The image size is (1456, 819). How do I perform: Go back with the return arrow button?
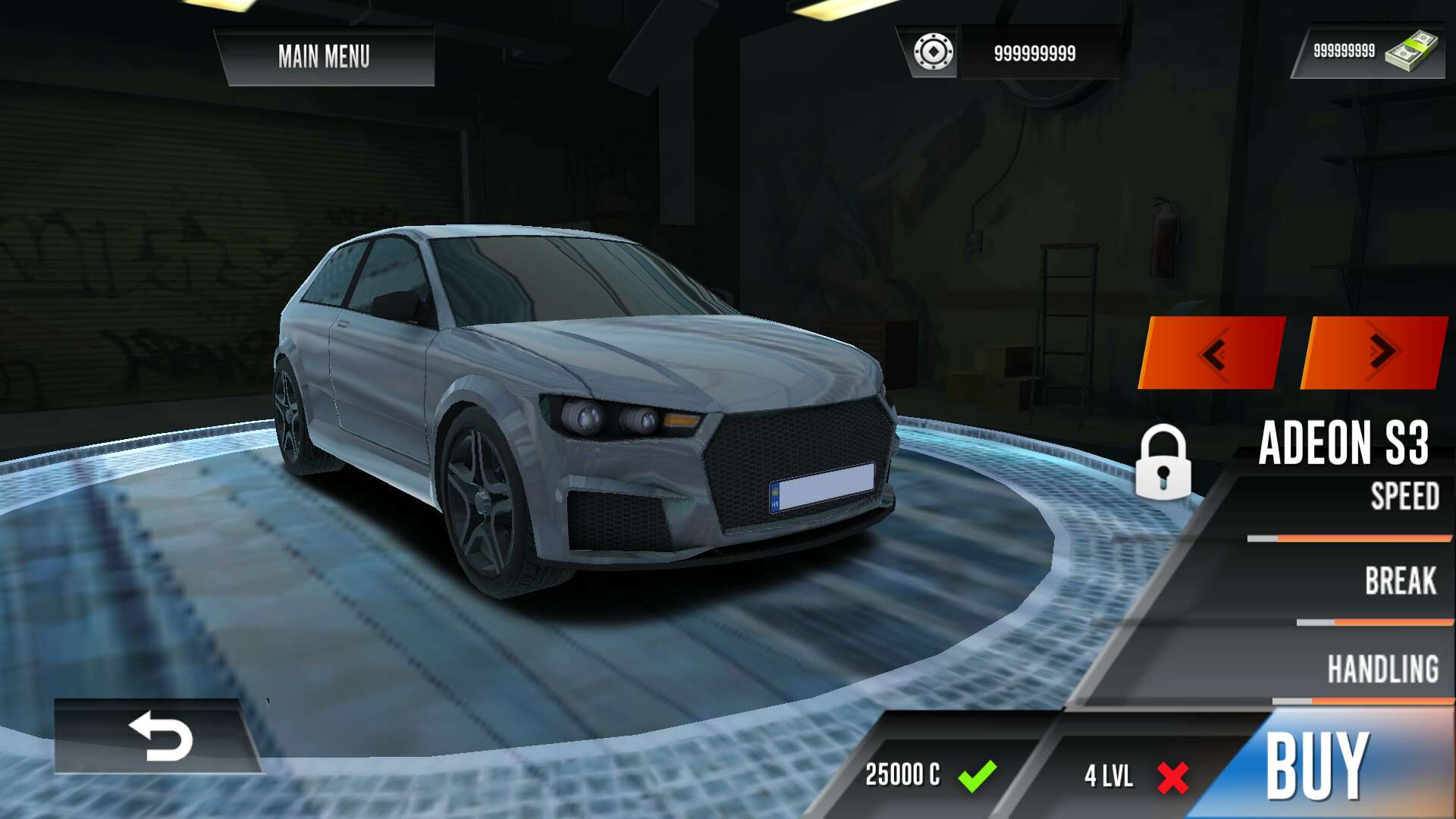click(159, 736)
